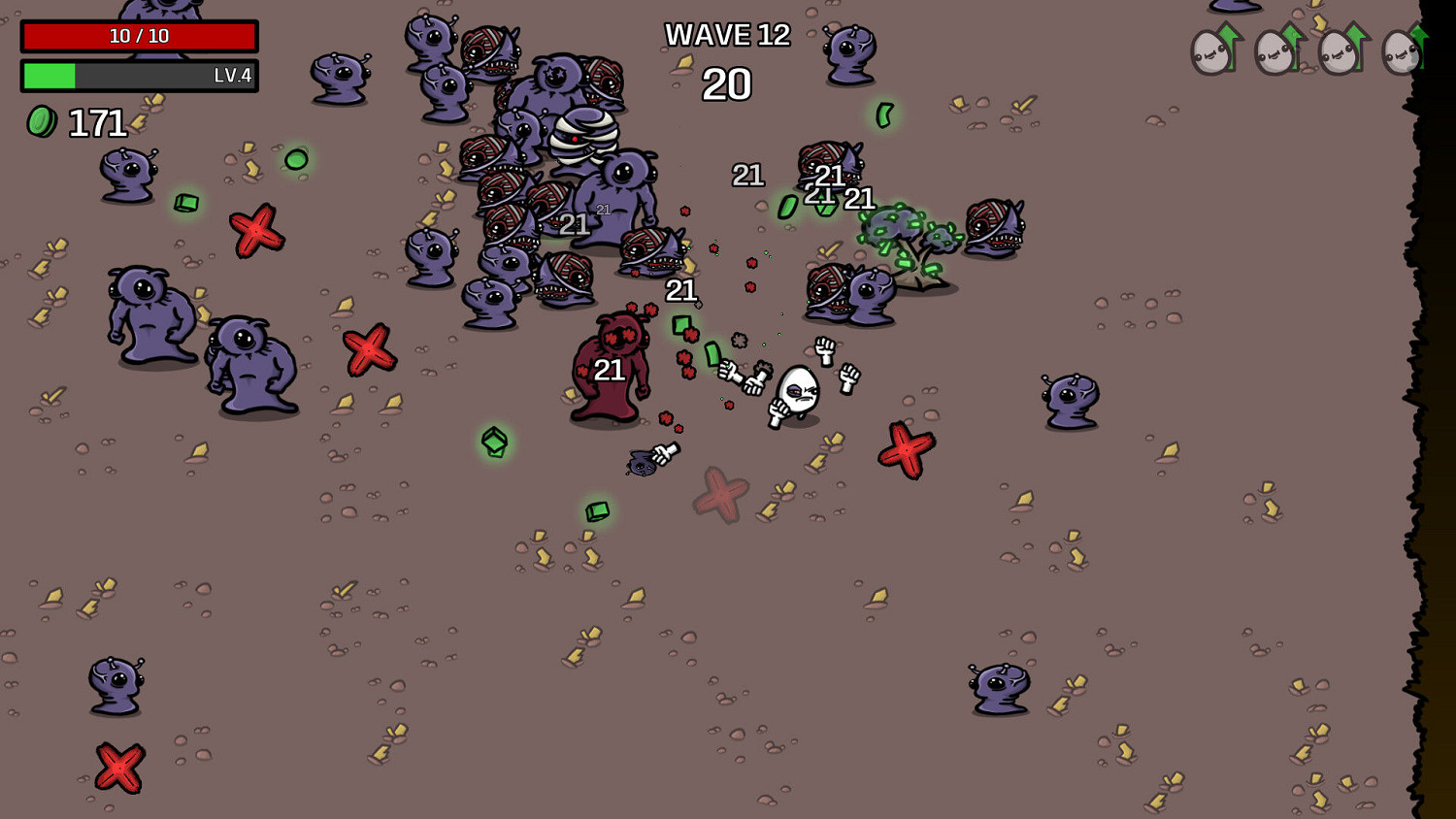Click the red health bar showing 10/10
This screenshot has height=819, width=1456.
click(139, 37)
